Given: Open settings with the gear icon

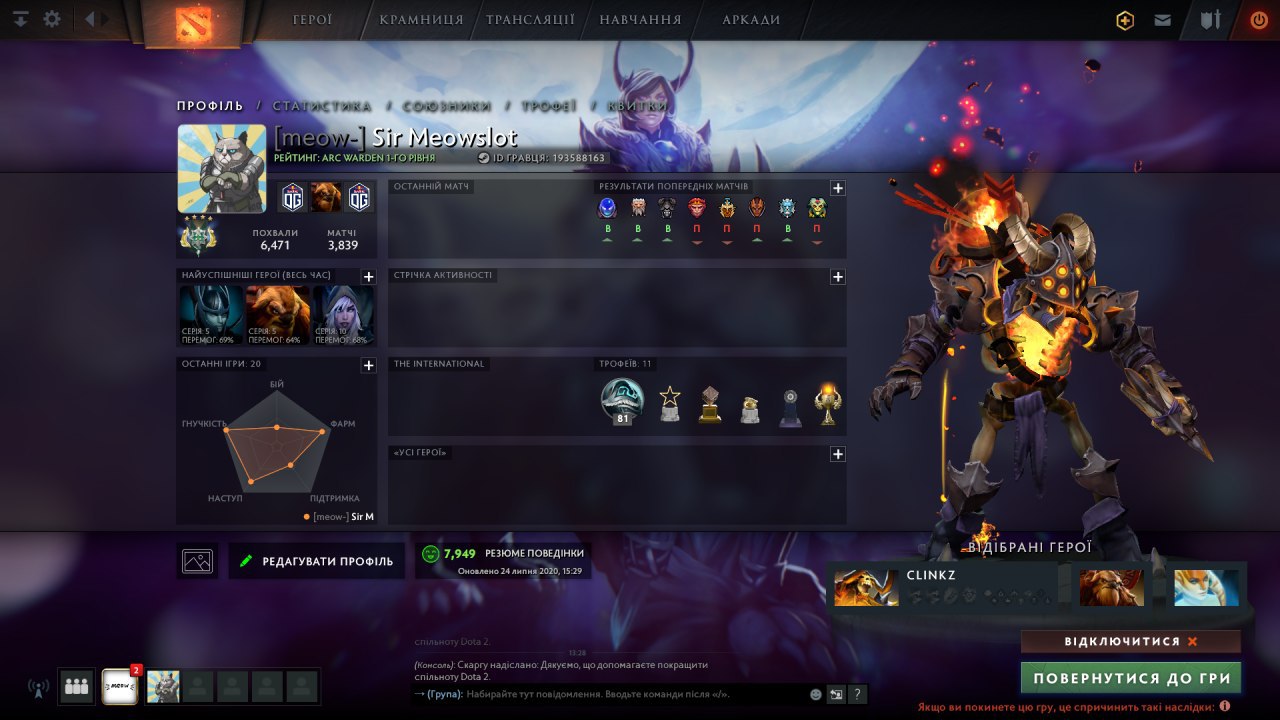Looking at the screenshot, I should point(52,19).
